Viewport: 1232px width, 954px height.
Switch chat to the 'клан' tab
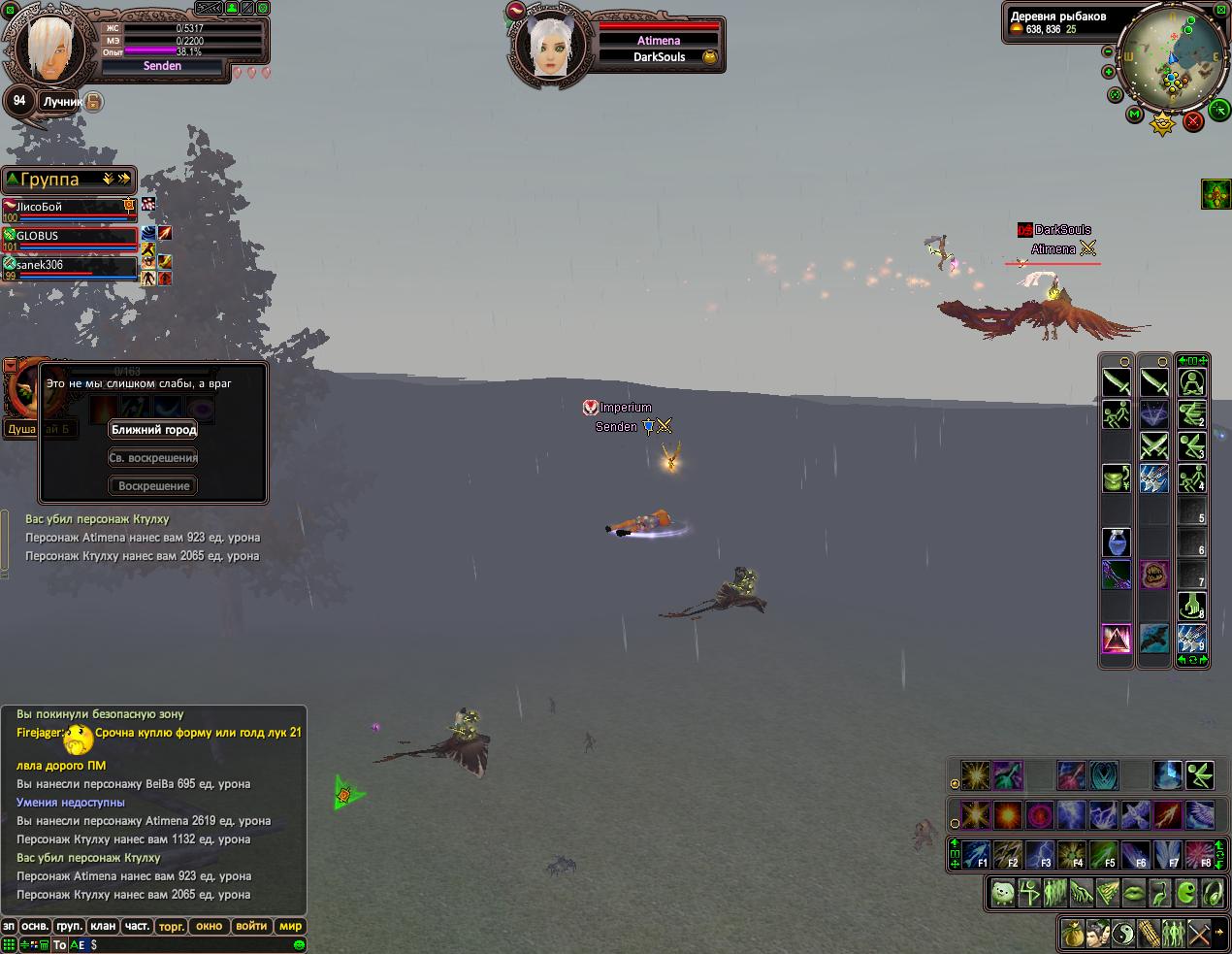point(103,926)
